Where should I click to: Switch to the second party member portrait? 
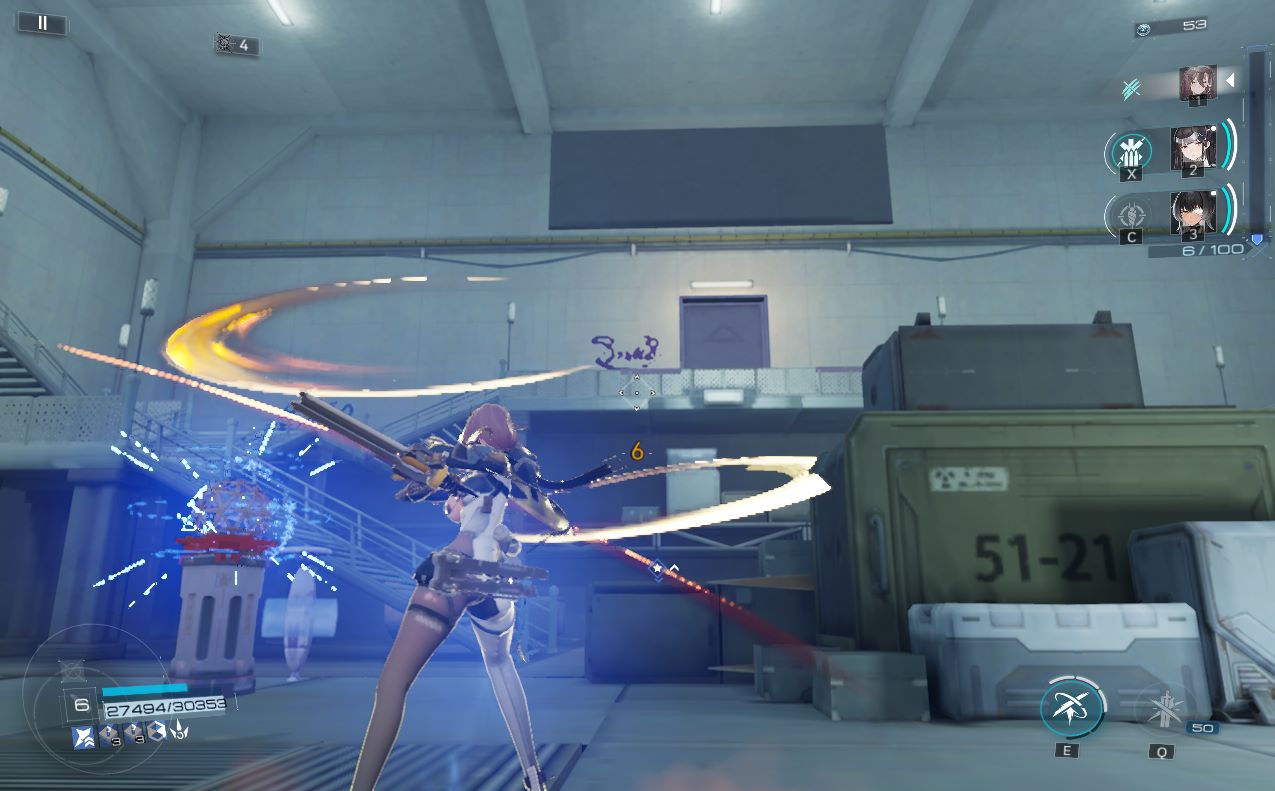click(x=1193, y=148)
